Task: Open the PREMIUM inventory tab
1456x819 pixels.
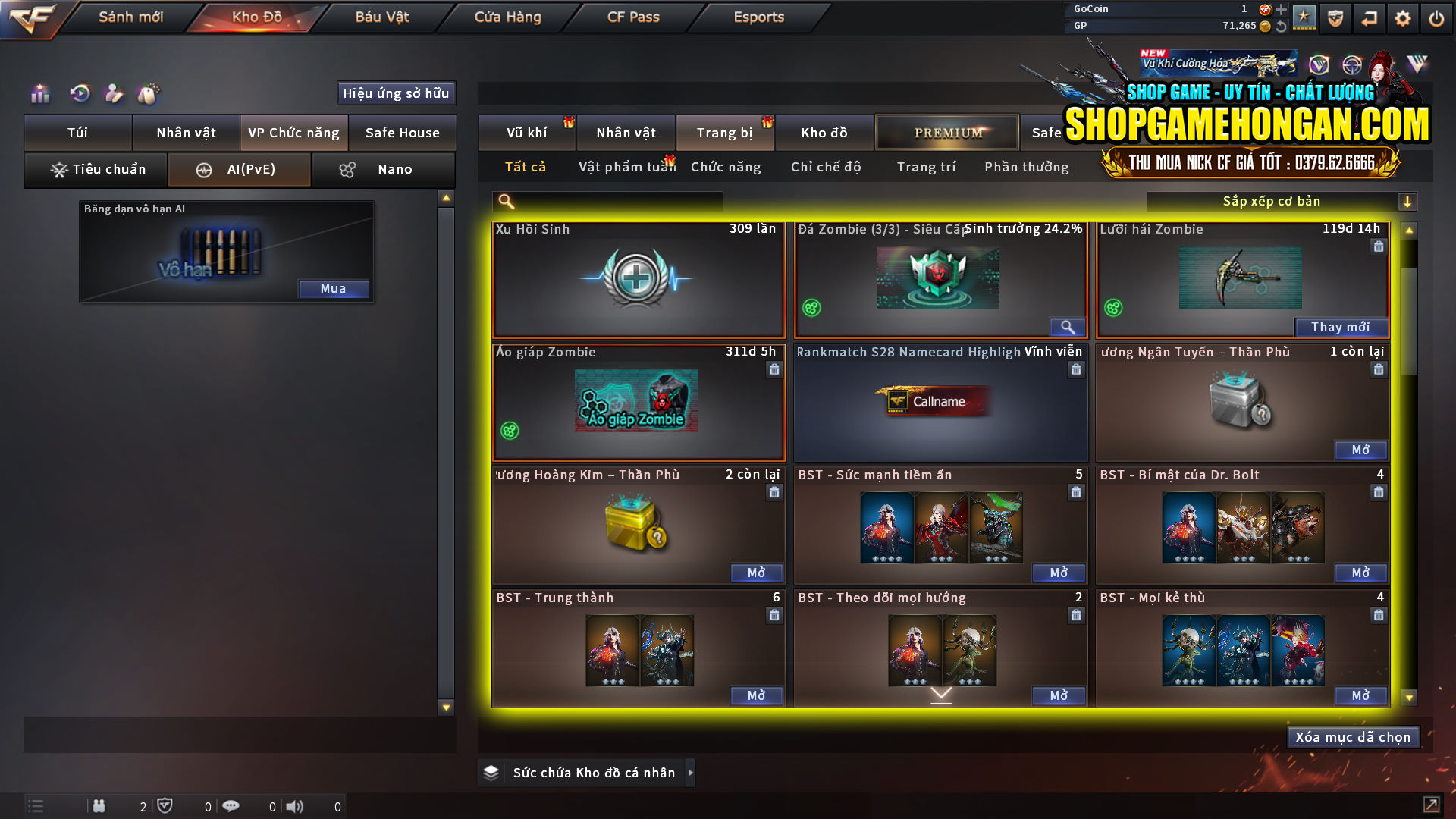Action: pyautogui.click(x=947, y=132)
